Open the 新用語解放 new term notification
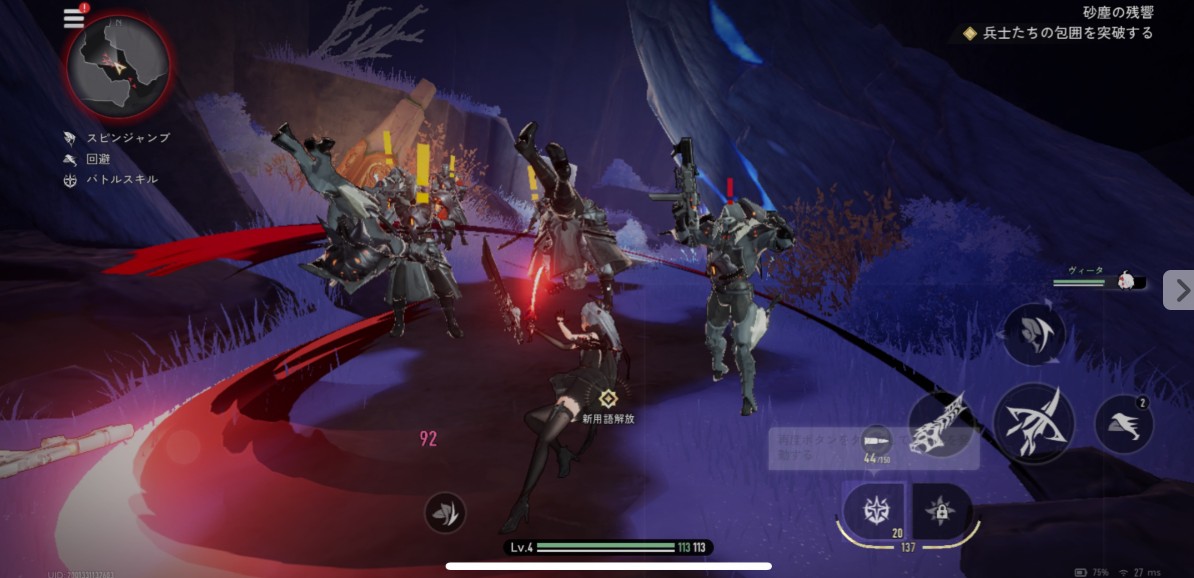Screen dimensions: 1194x578 pyautogui.click(x=608, y=407)
